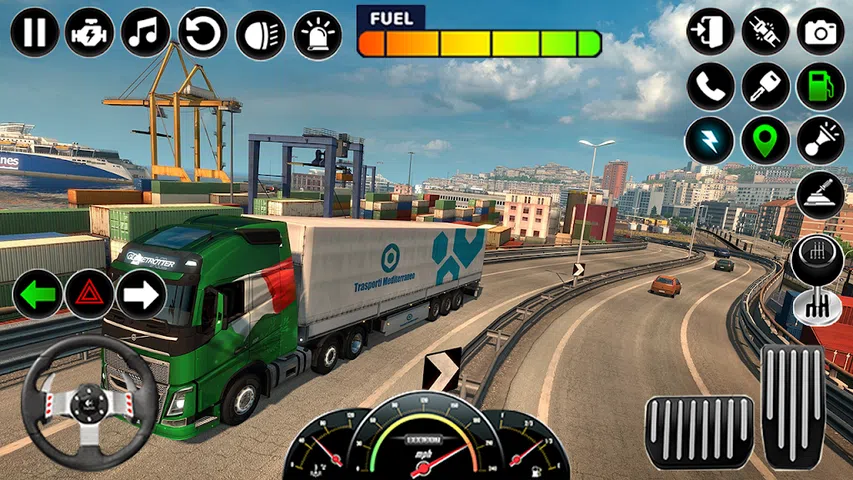Shift gears with the gear stick knob
853x480 pixels.
tap(817, 262)
